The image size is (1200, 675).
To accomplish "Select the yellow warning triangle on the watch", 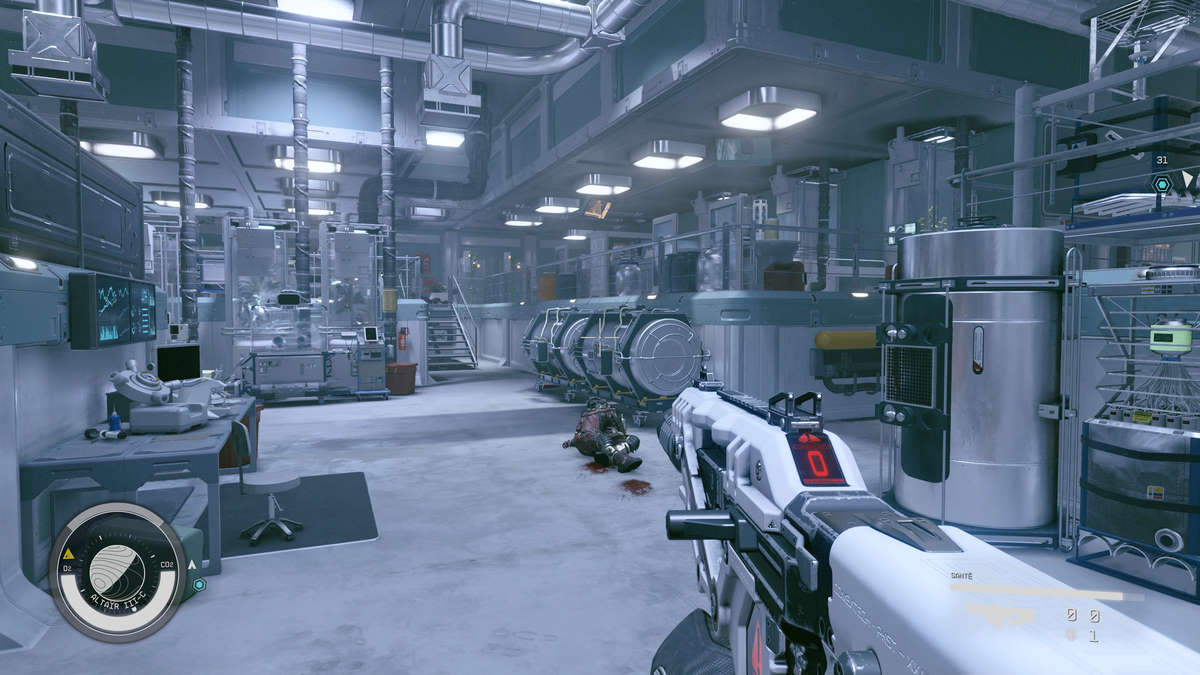I will click(x=68, y=553).
